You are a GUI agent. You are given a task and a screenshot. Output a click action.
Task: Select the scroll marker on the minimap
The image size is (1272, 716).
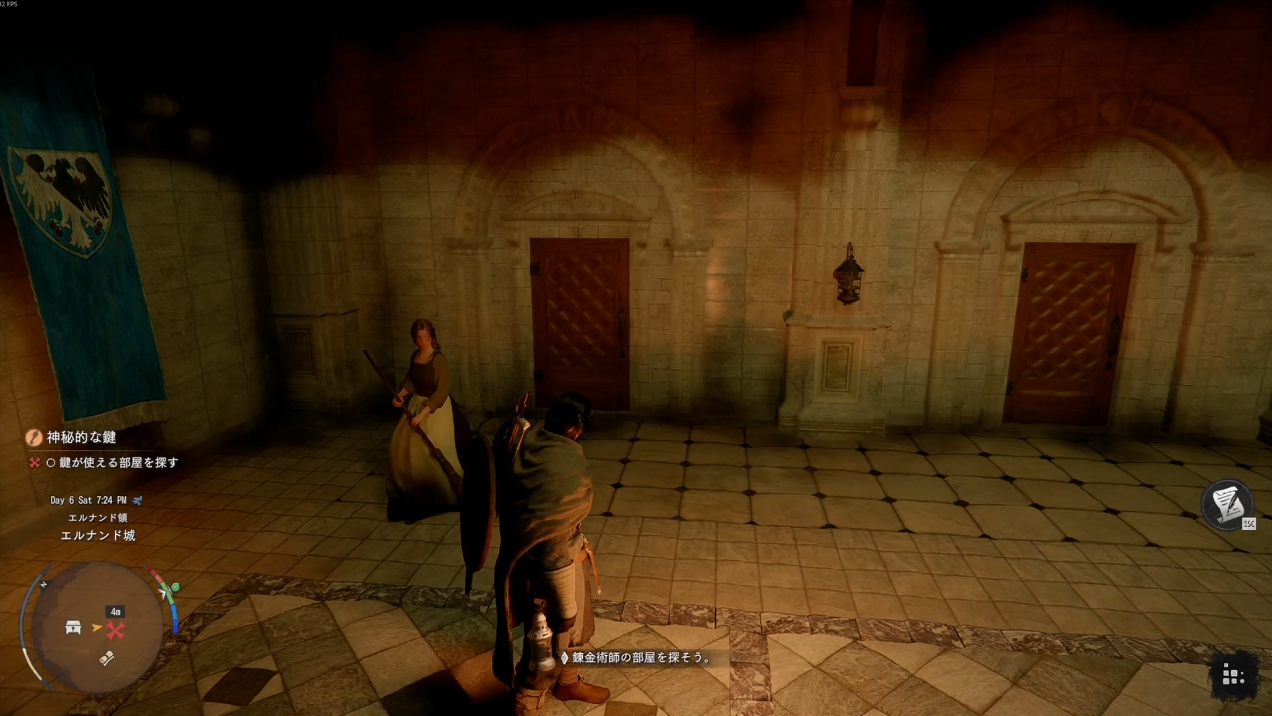point(108,657)
